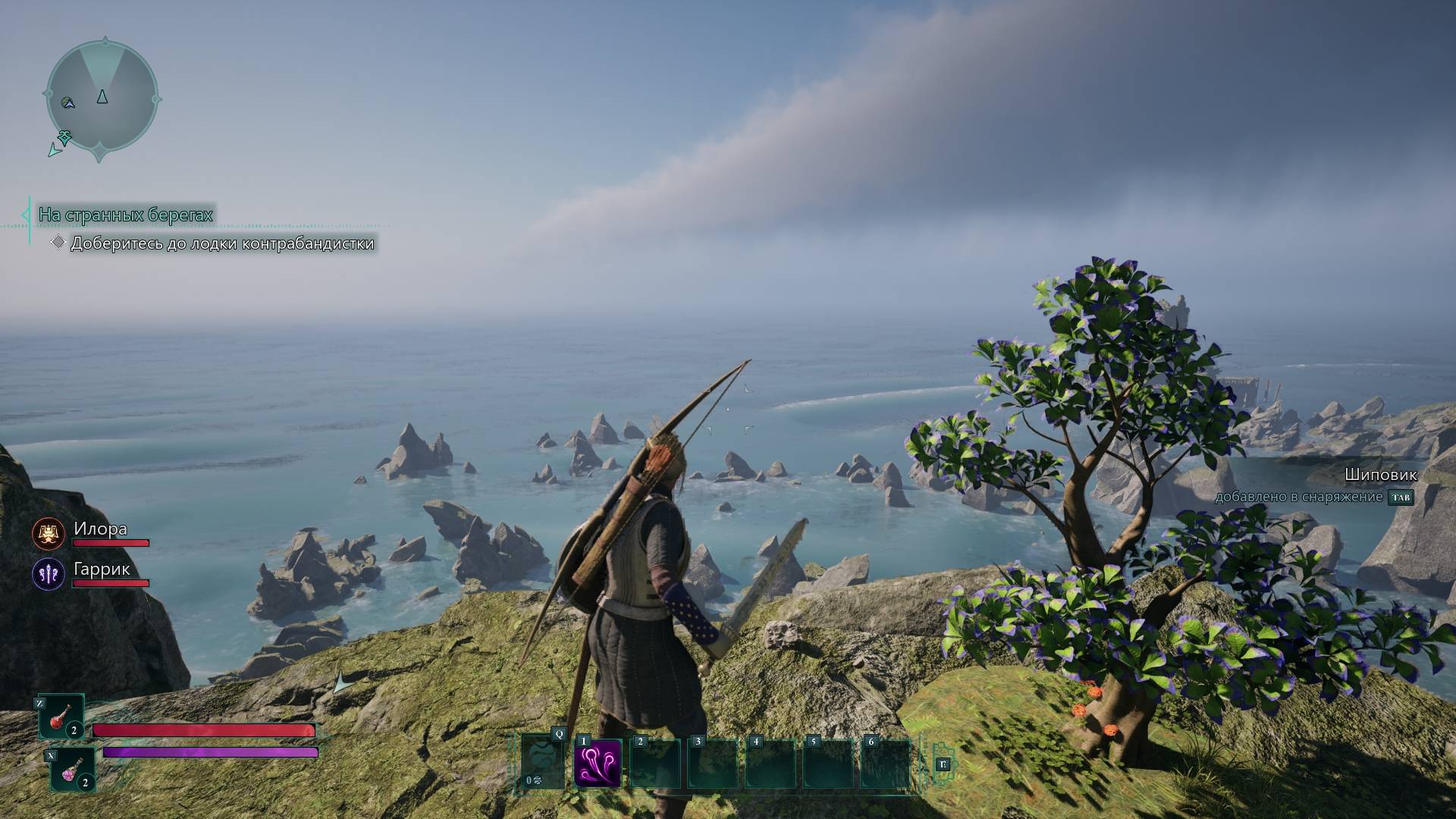Activate the purple swirl ability in slot 1

point(598,763)
